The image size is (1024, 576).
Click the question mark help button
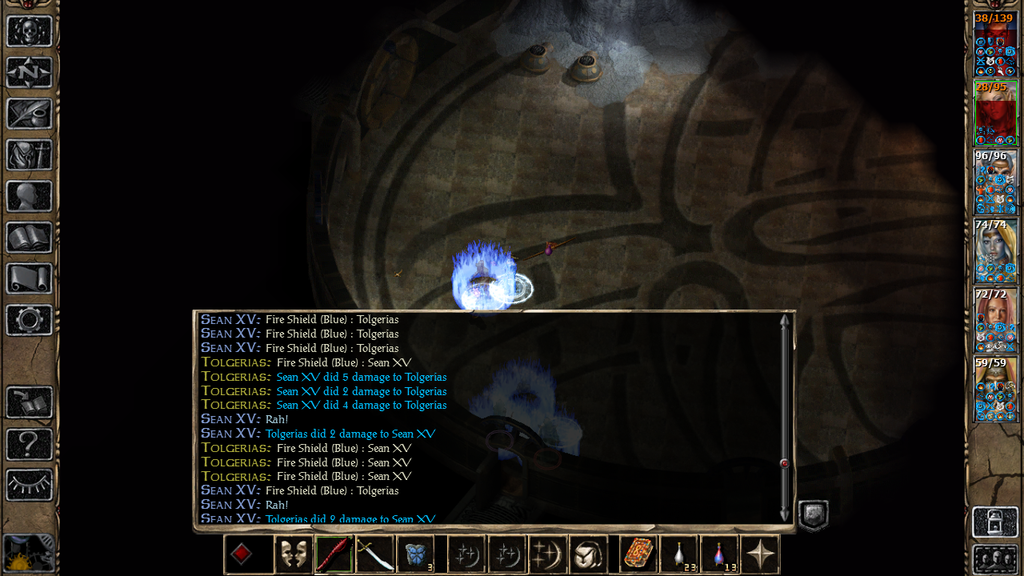coord(29,443)
